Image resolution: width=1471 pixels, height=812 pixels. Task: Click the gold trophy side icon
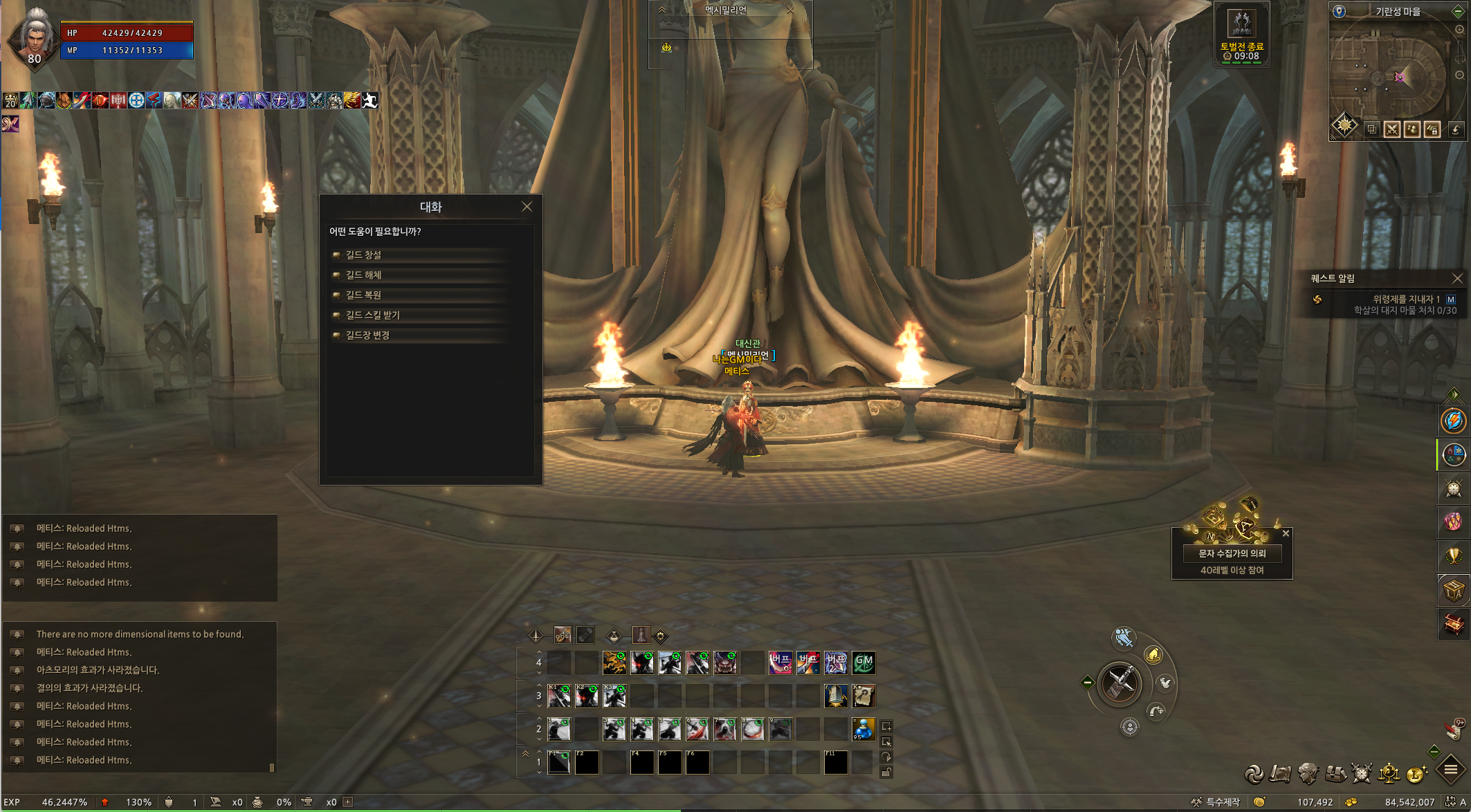coord(1453,555)
